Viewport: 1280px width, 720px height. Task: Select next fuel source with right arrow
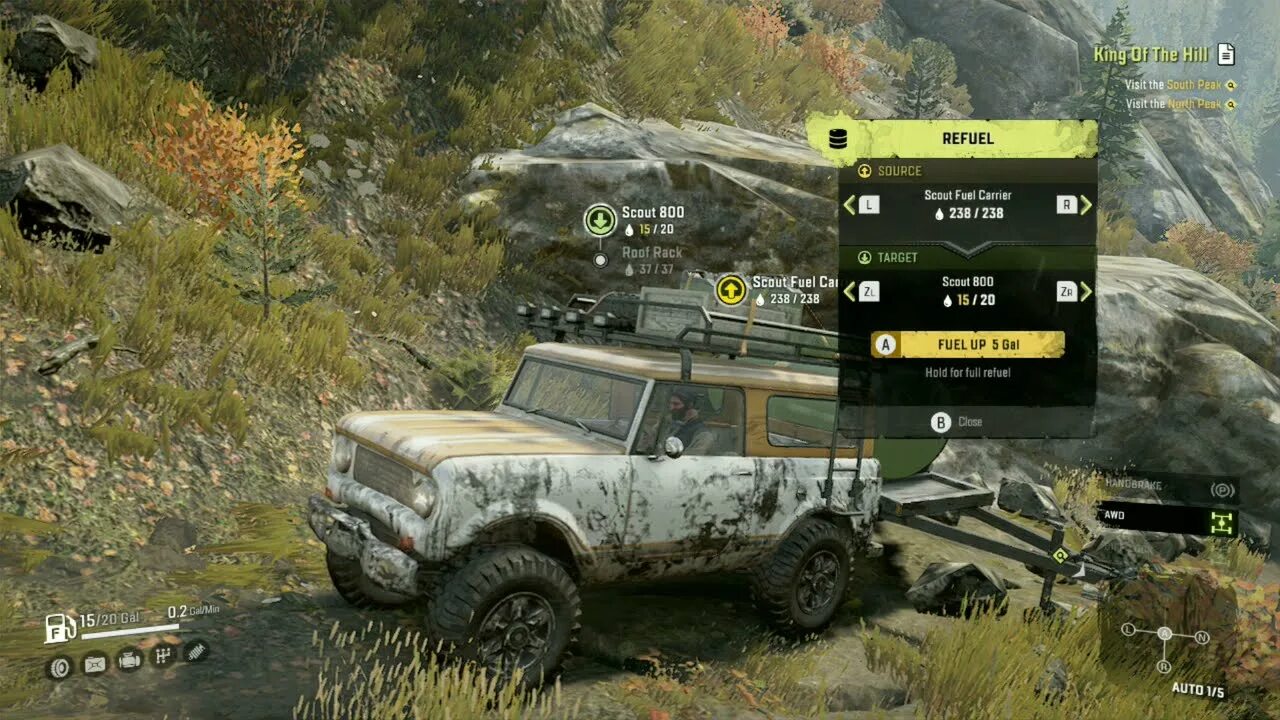pos(1085,205)
